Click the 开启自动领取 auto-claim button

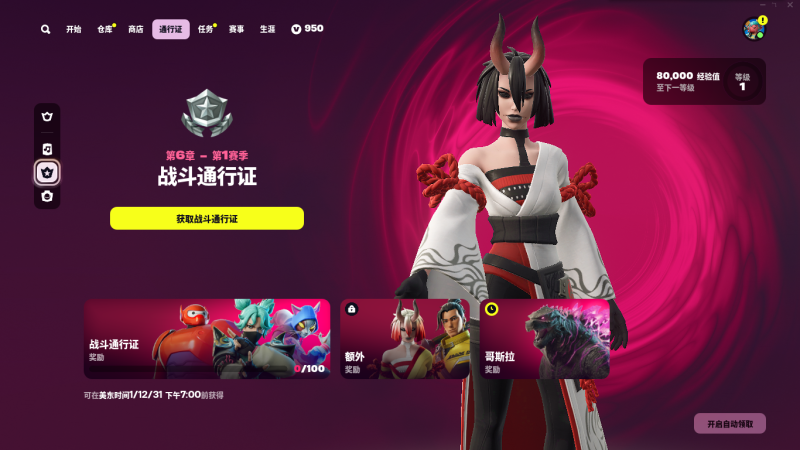tap(730, 424)
